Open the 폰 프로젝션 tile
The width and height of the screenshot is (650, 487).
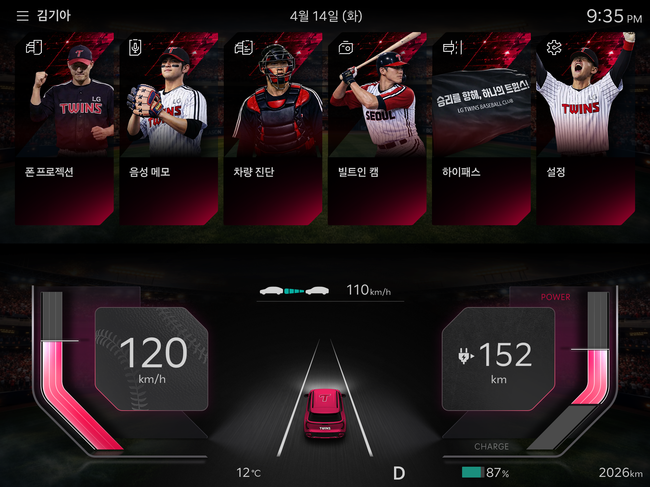coord(66,130)
